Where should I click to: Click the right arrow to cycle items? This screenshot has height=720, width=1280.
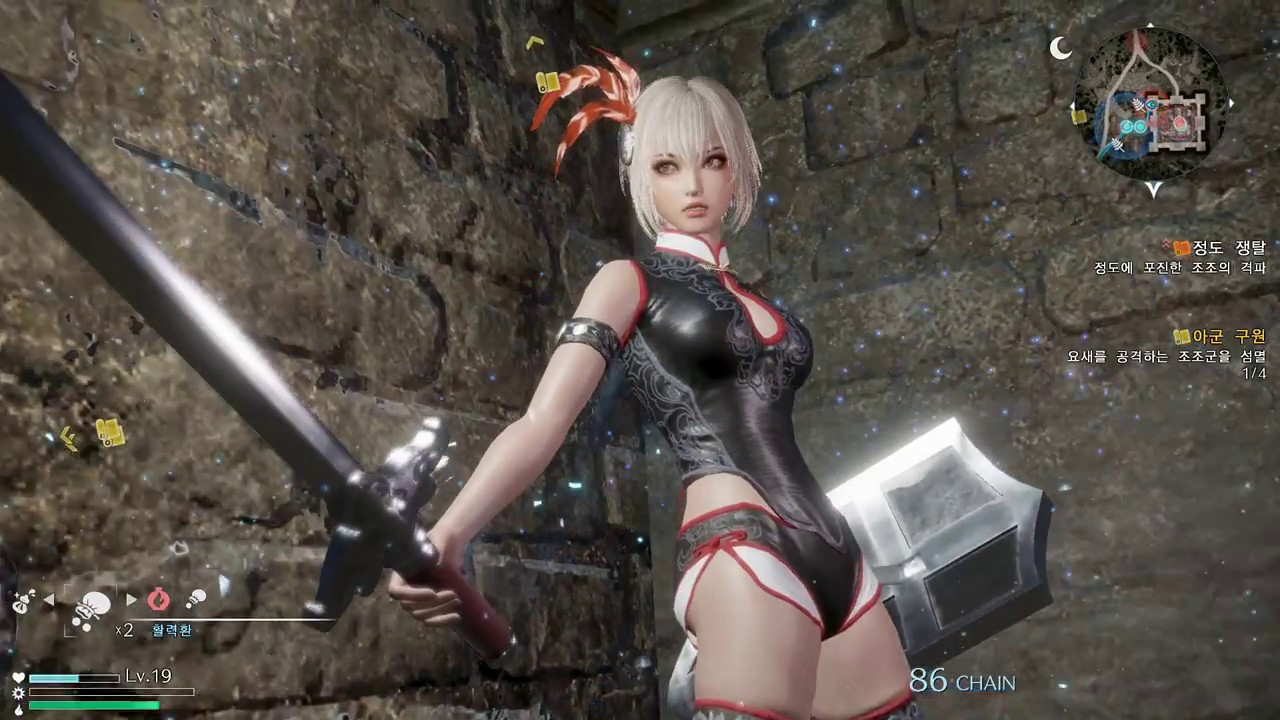click(x=131, y=599)
